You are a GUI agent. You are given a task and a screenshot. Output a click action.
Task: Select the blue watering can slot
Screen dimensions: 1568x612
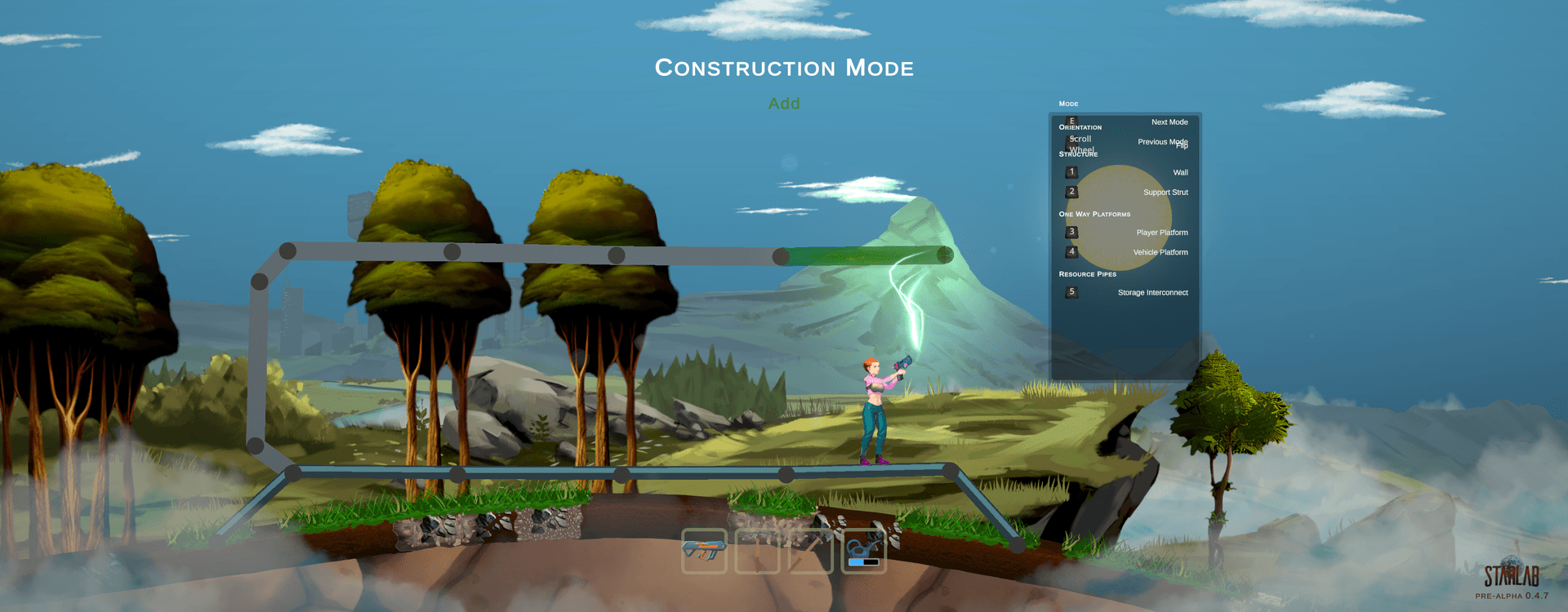[864, 551]
